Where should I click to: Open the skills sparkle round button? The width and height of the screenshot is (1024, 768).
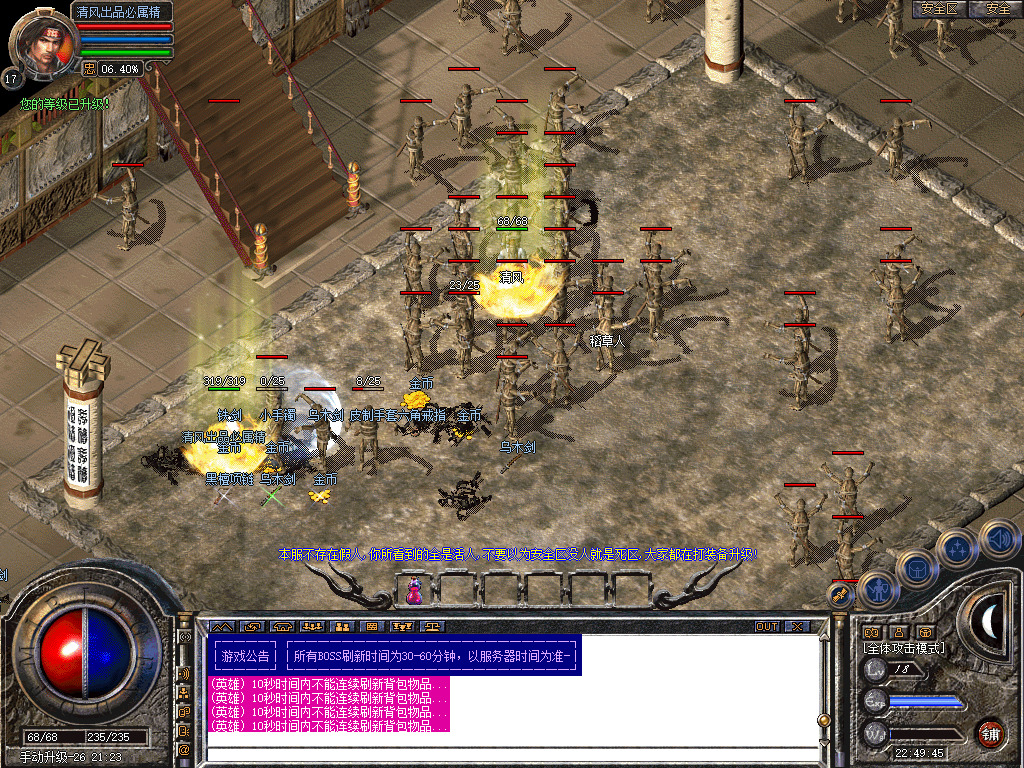tap(957, 548)
